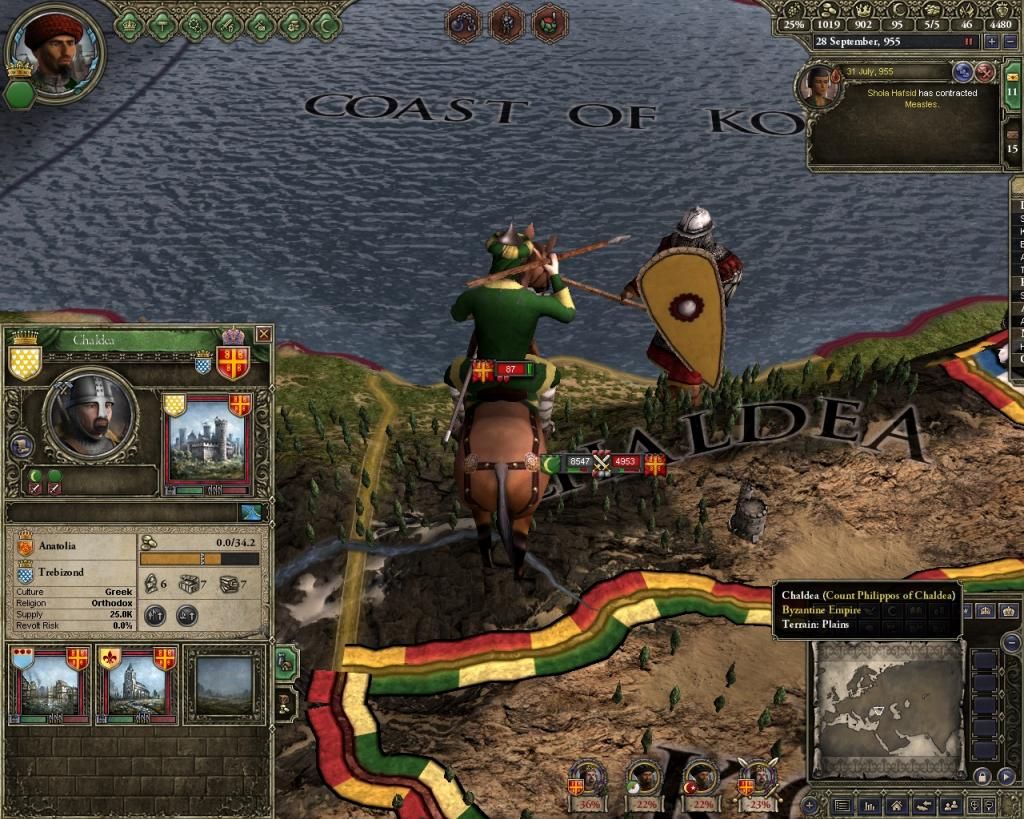Select the castle holding picture
This screenshot has width=1024, height=819.
(x=207, y=442)
